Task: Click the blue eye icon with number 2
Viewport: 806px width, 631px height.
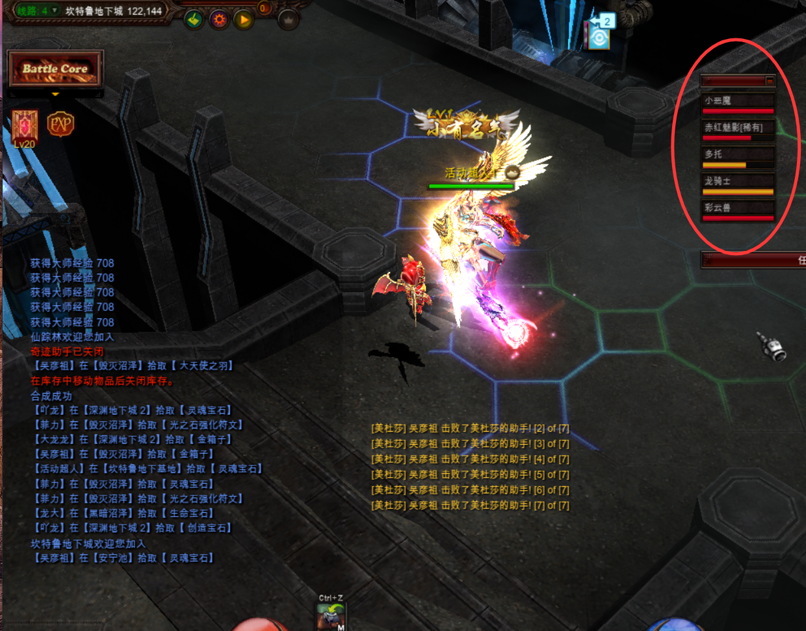Action: point(600,34)
